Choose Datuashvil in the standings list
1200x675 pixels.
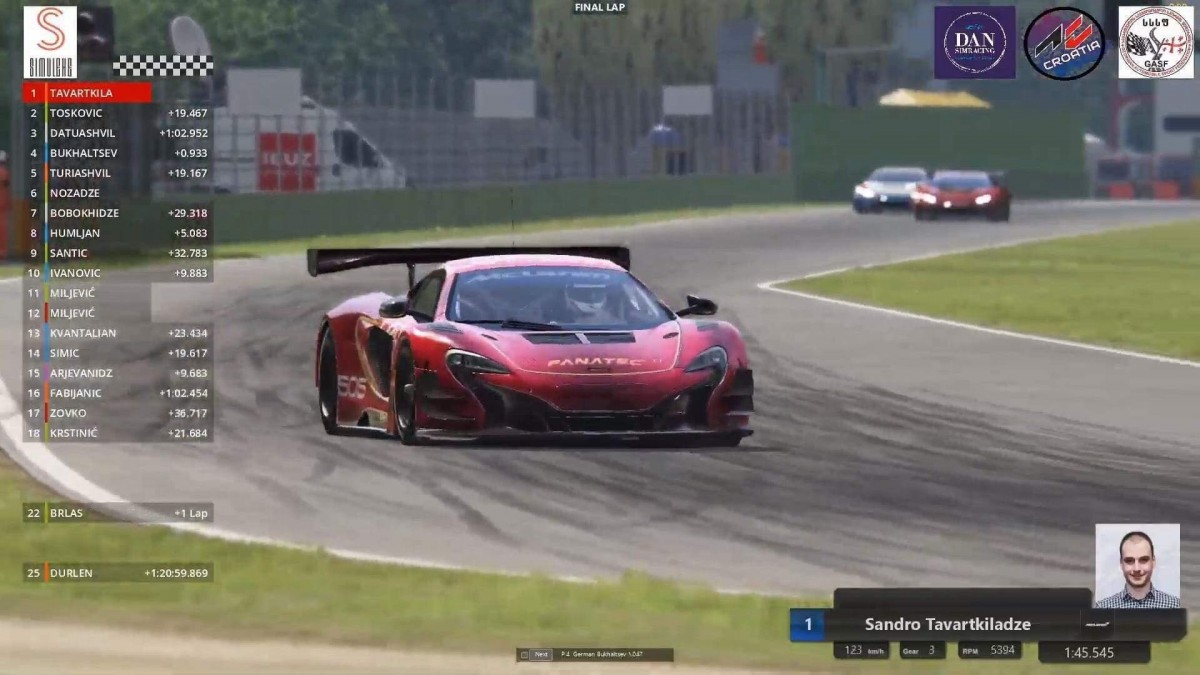(x=118, y=133)
